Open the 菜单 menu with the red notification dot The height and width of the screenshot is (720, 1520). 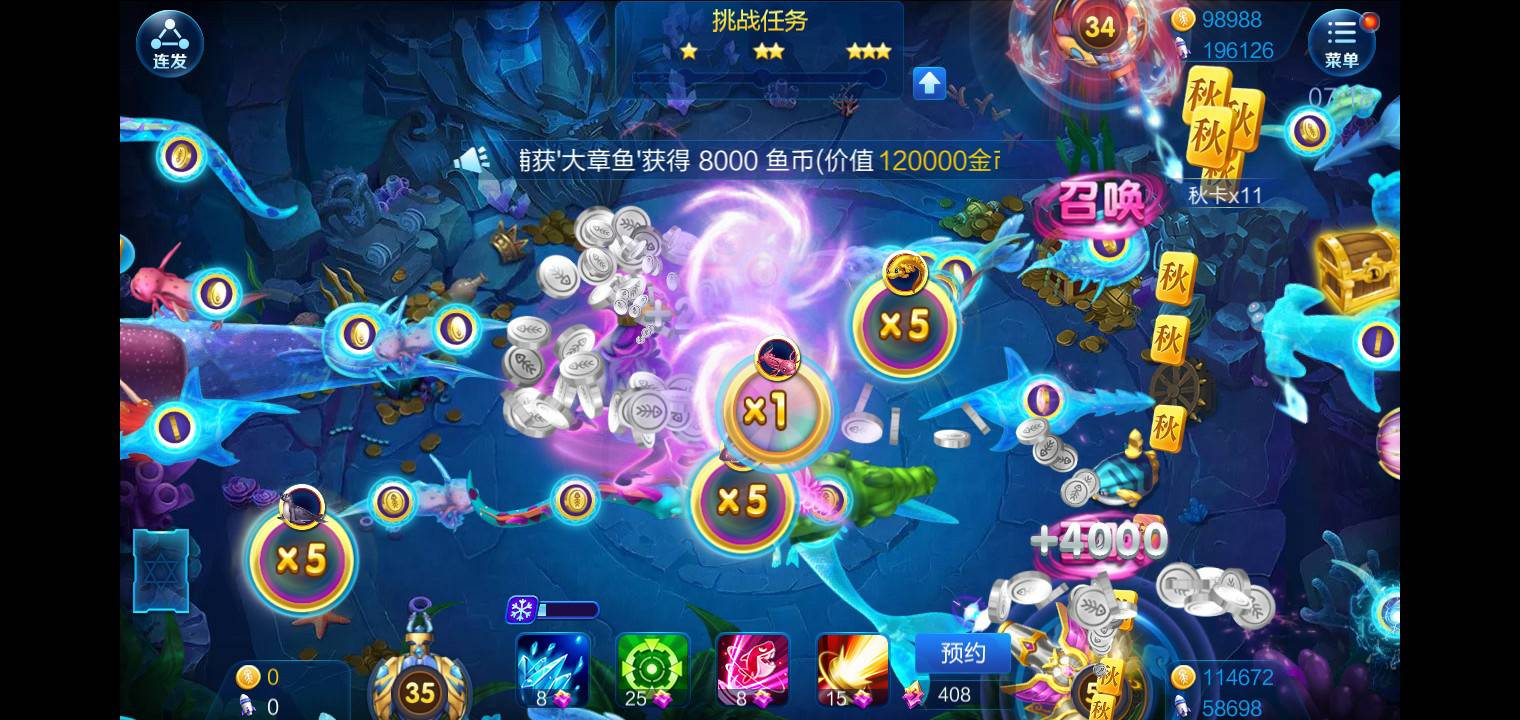pyautogui.click(x=1341, y=42)
